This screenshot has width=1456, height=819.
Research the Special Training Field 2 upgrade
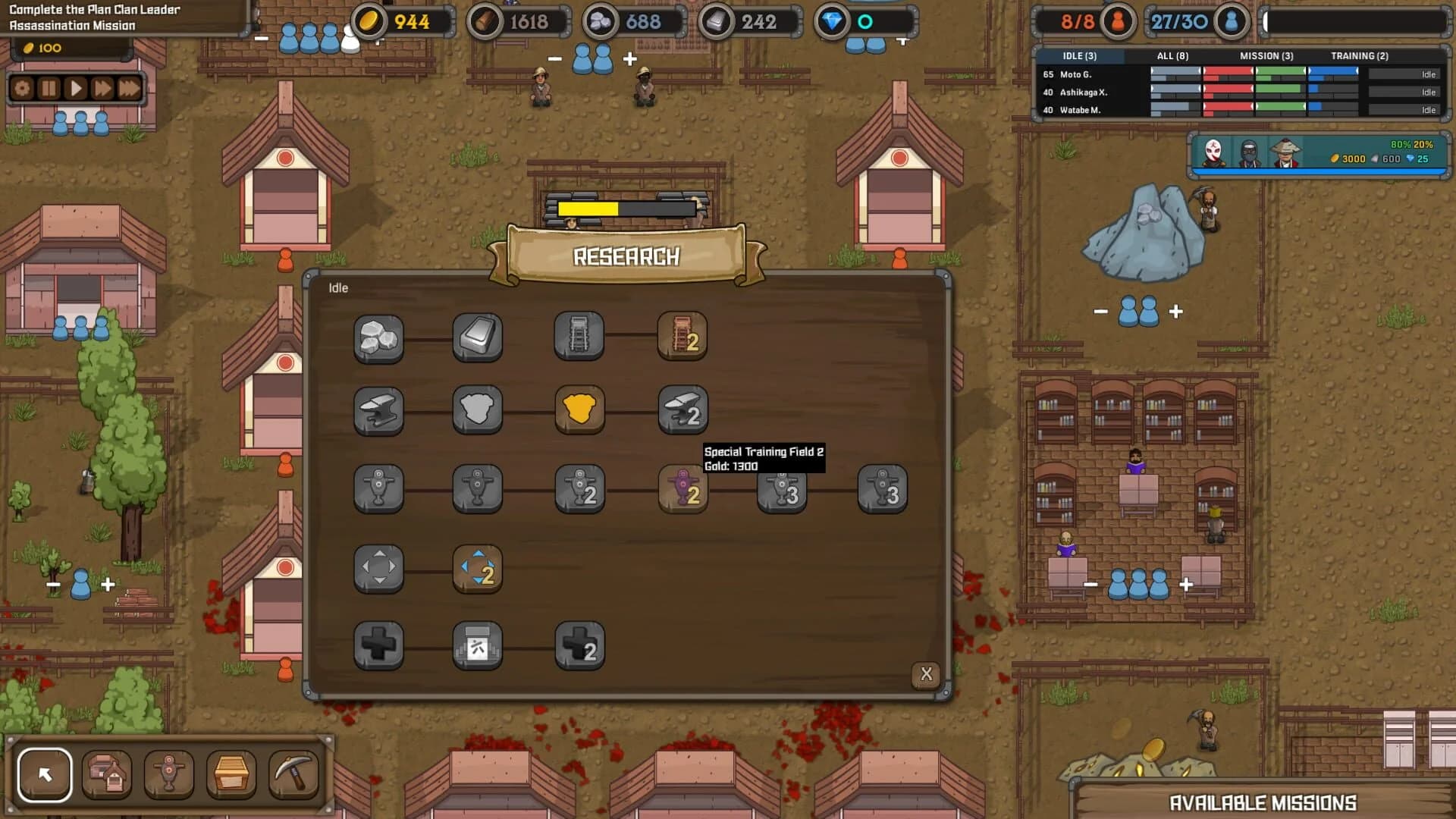pos(682,489)
